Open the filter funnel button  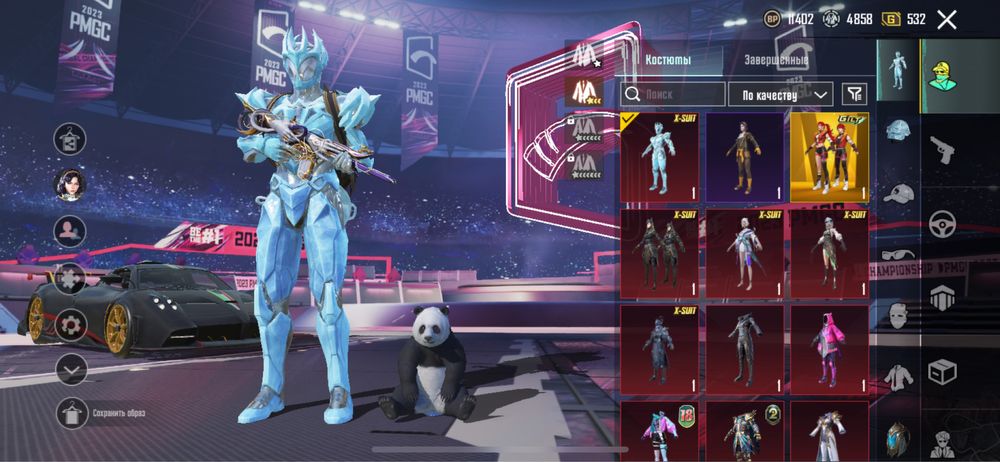[854, 94]
